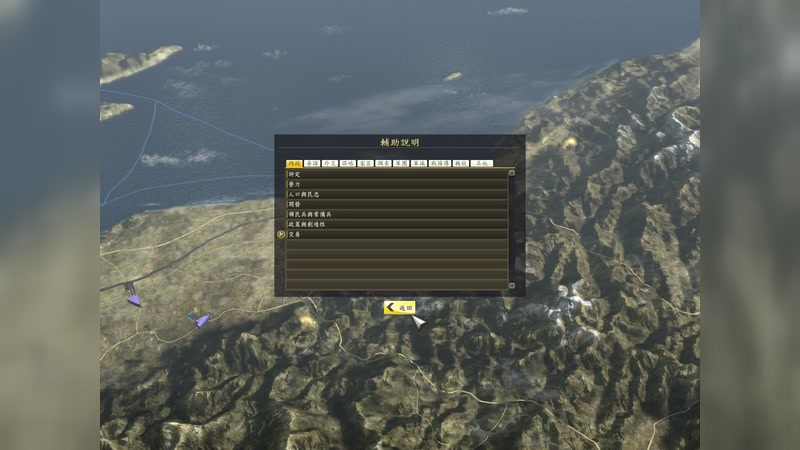This screenshot has height=450, width=800.
Task: Switch to the 會議 tab
Action: tap(312, 163)
